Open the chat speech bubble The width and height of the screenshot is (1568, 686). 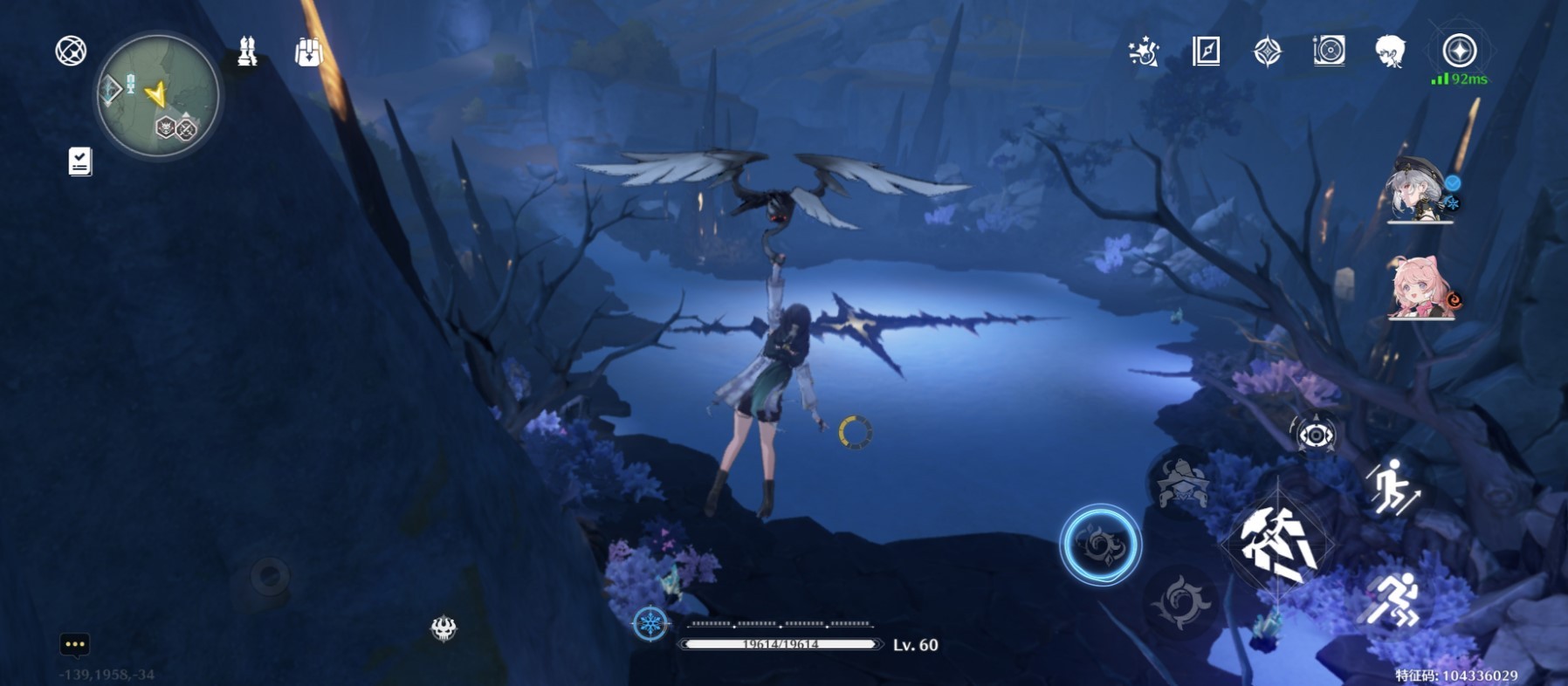75,644
